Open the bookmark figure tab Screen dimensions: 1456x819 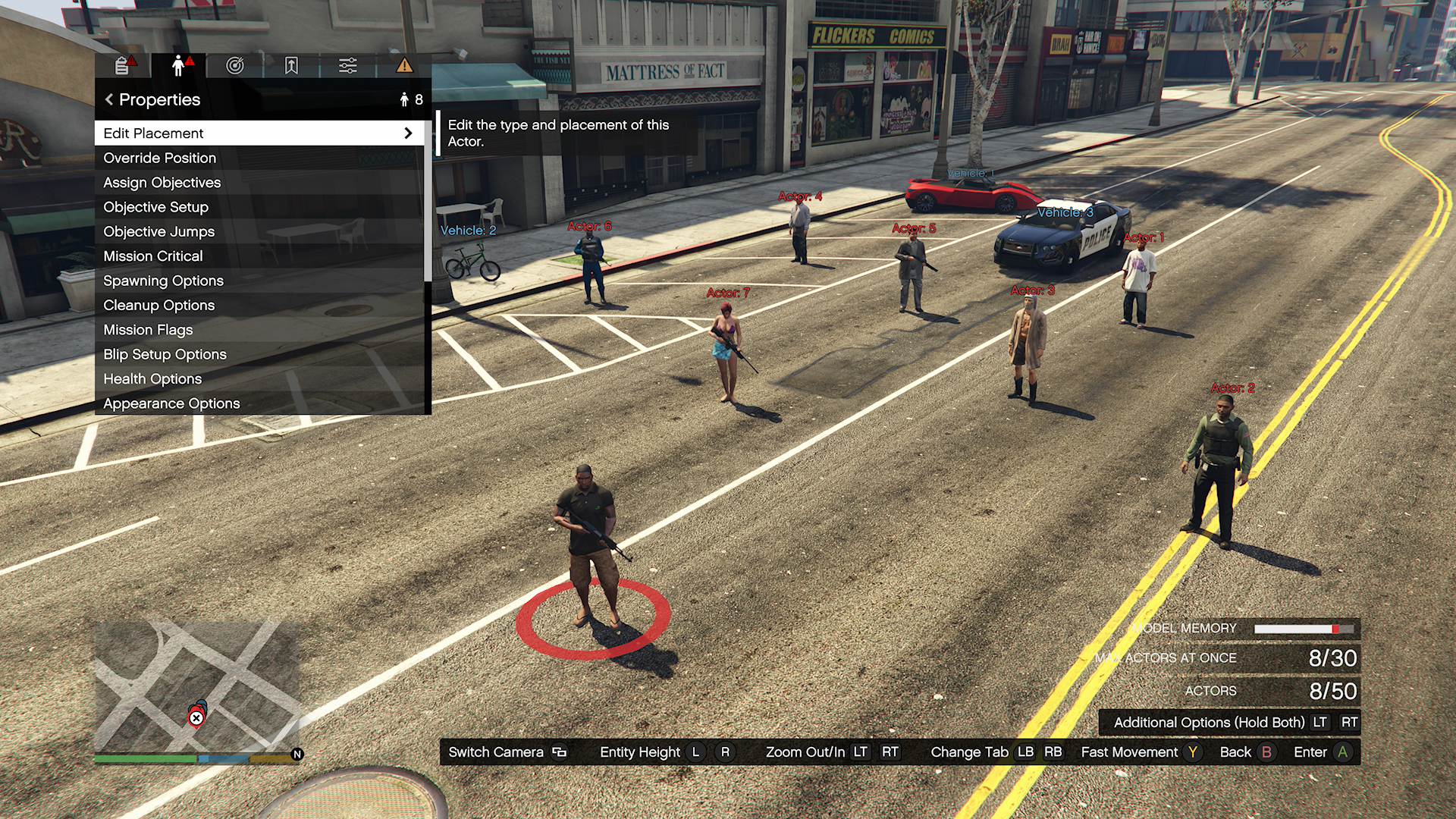click(x=291, y=66)
